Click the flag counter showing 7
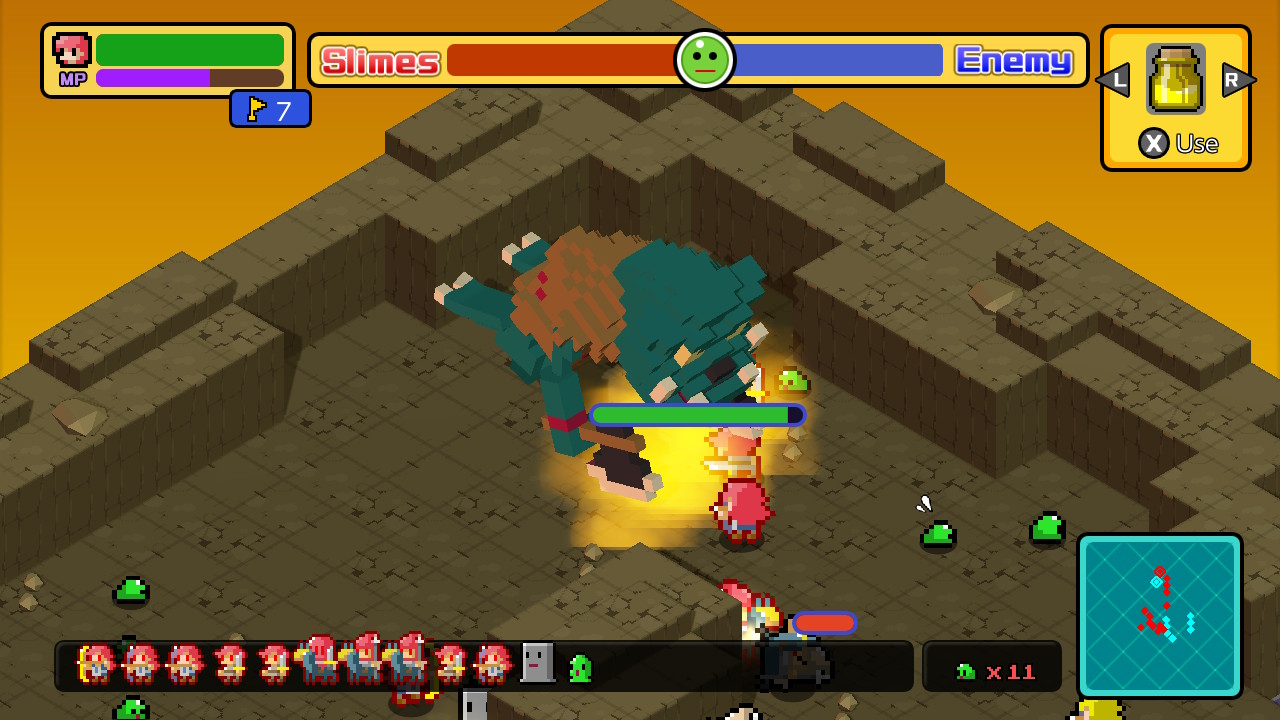Screen dimensions: 1280x720 (x=270, y=109)
